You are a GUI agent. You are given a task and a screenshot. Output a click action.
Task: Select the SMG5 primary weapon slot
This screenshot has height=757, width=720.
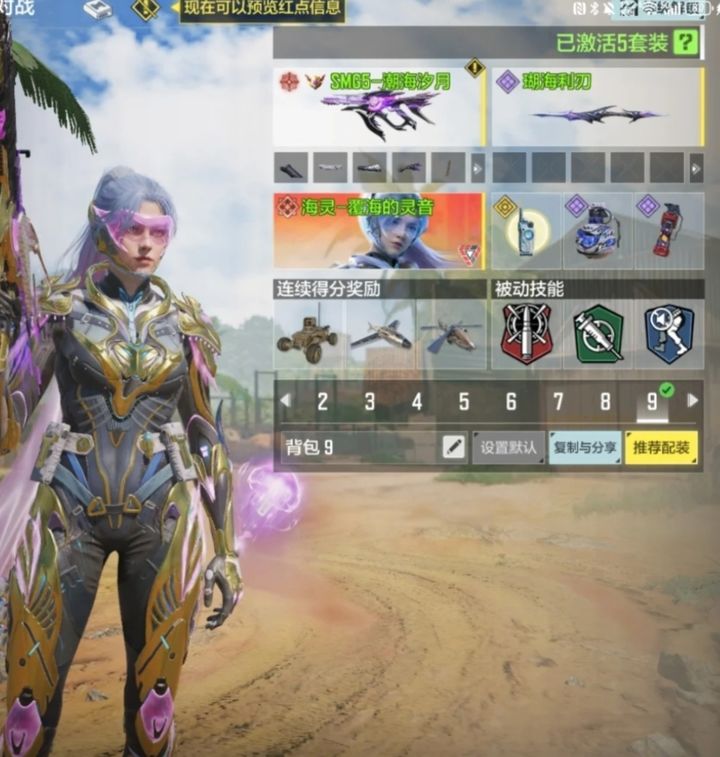(378, 107)
